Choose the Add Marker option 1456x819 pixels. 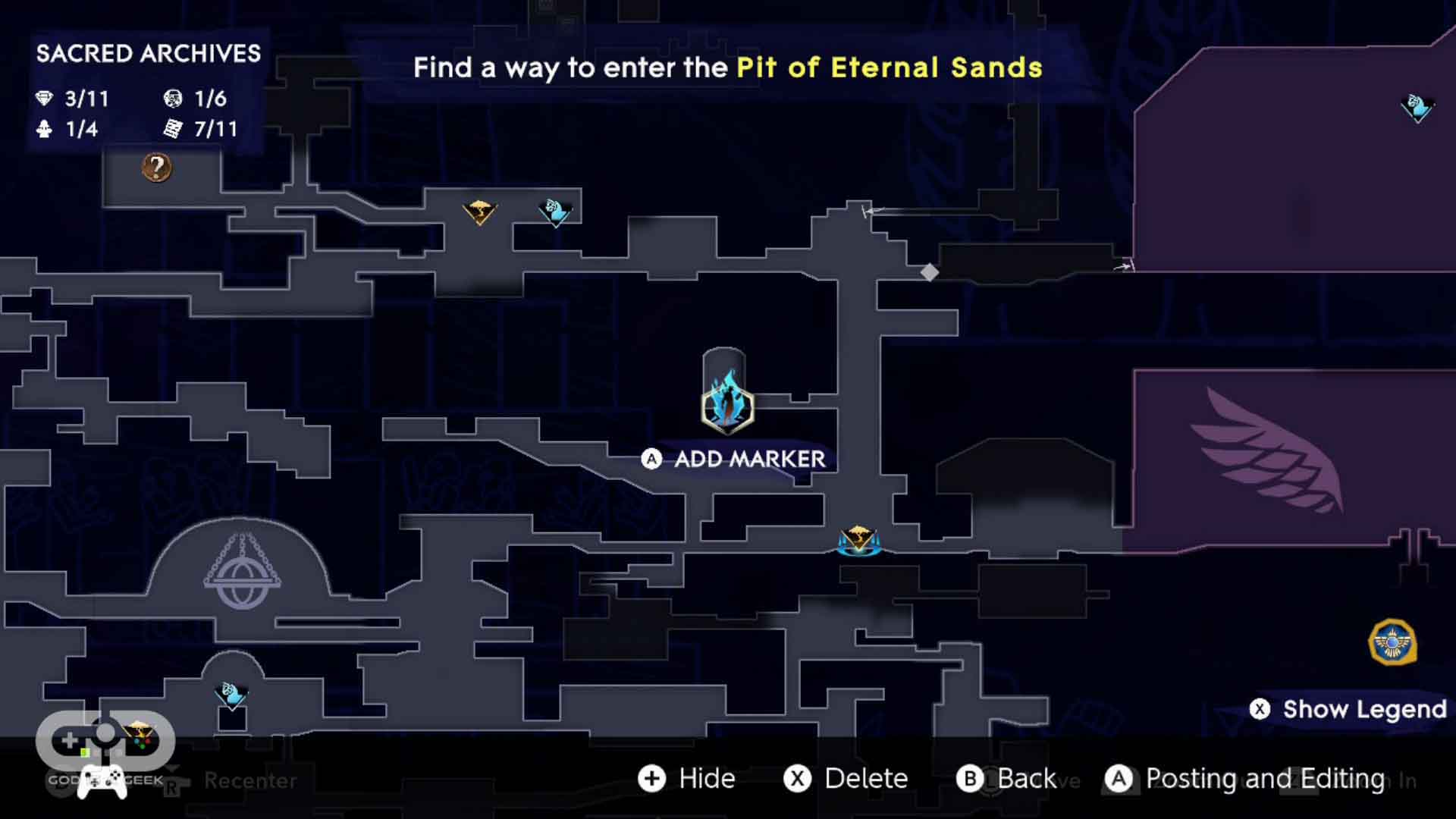point(734,459)
